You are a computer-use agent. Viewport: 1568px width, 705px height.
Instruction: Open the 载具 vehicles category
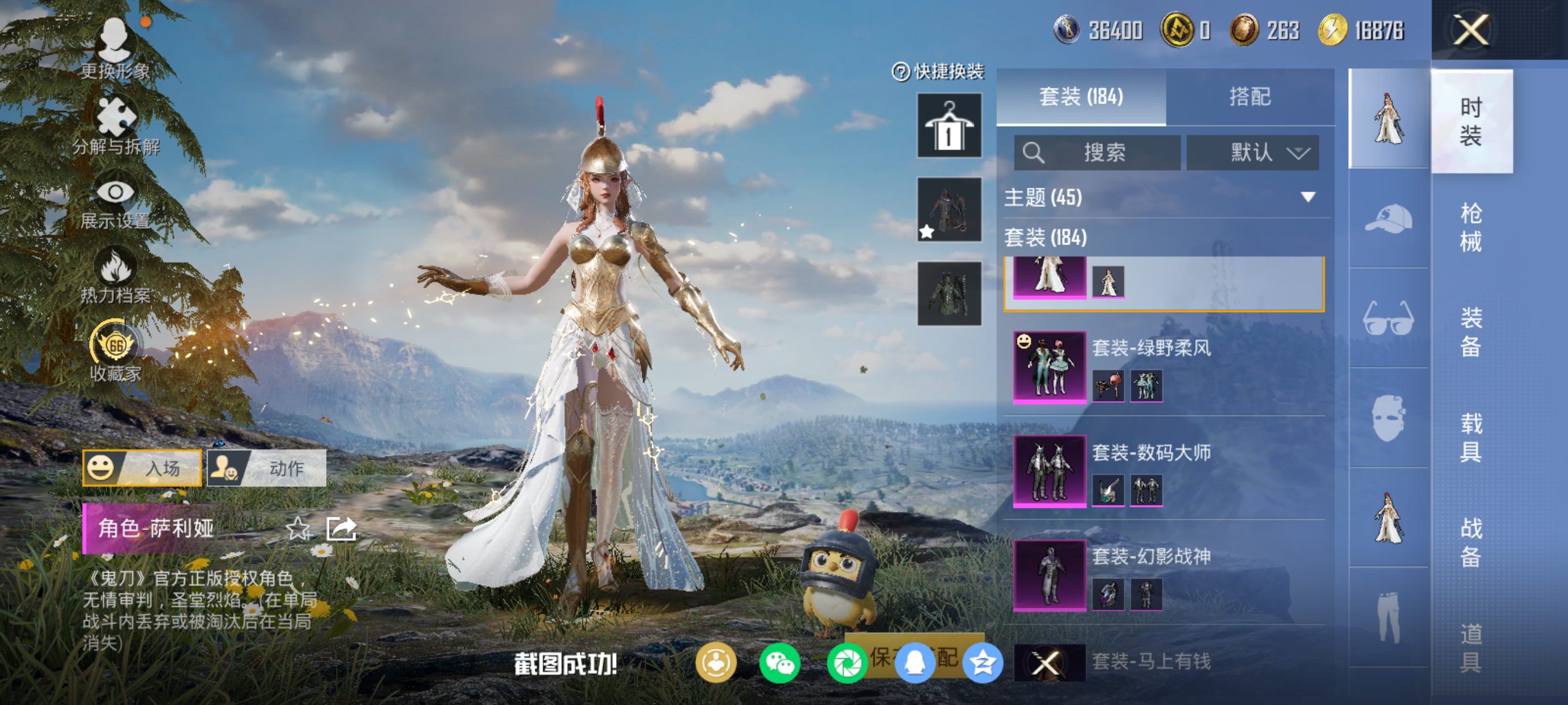click(x=1471, y=437)
